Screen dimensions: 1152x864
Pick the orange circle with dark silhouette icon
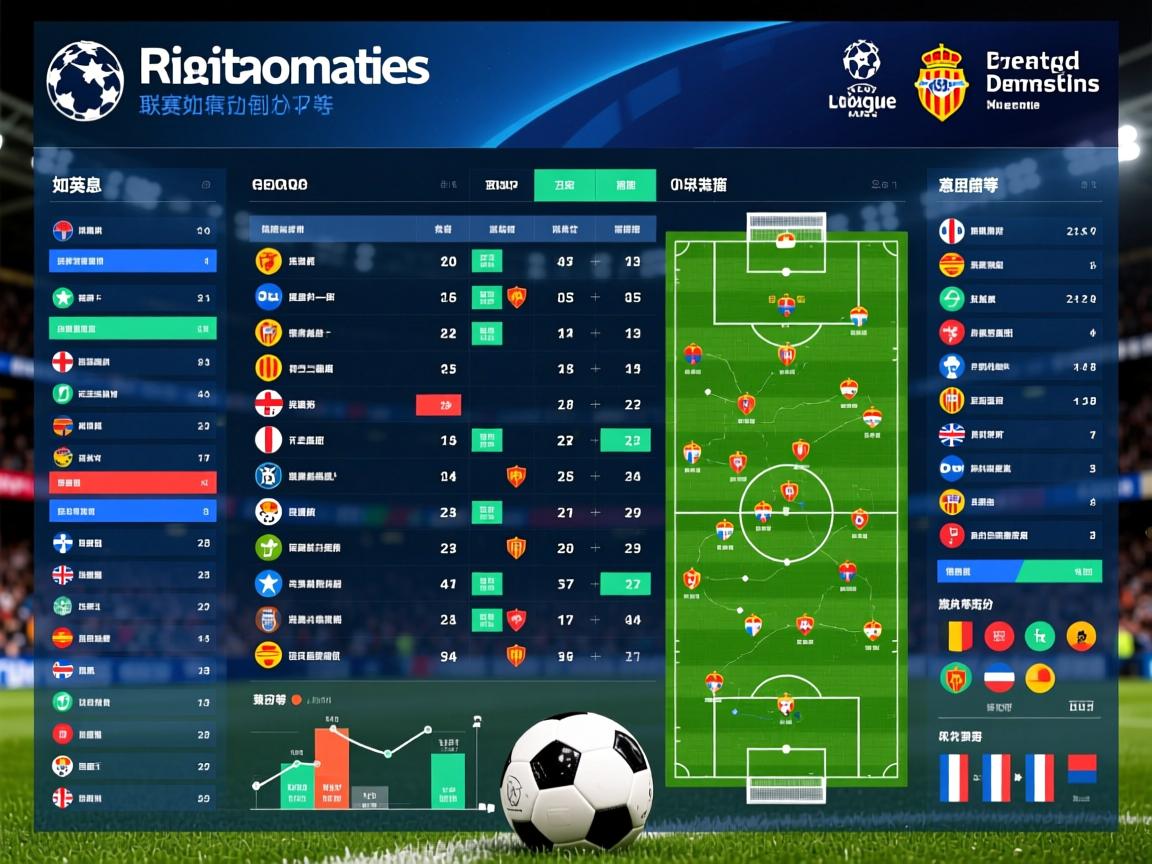coord(1081,635)
